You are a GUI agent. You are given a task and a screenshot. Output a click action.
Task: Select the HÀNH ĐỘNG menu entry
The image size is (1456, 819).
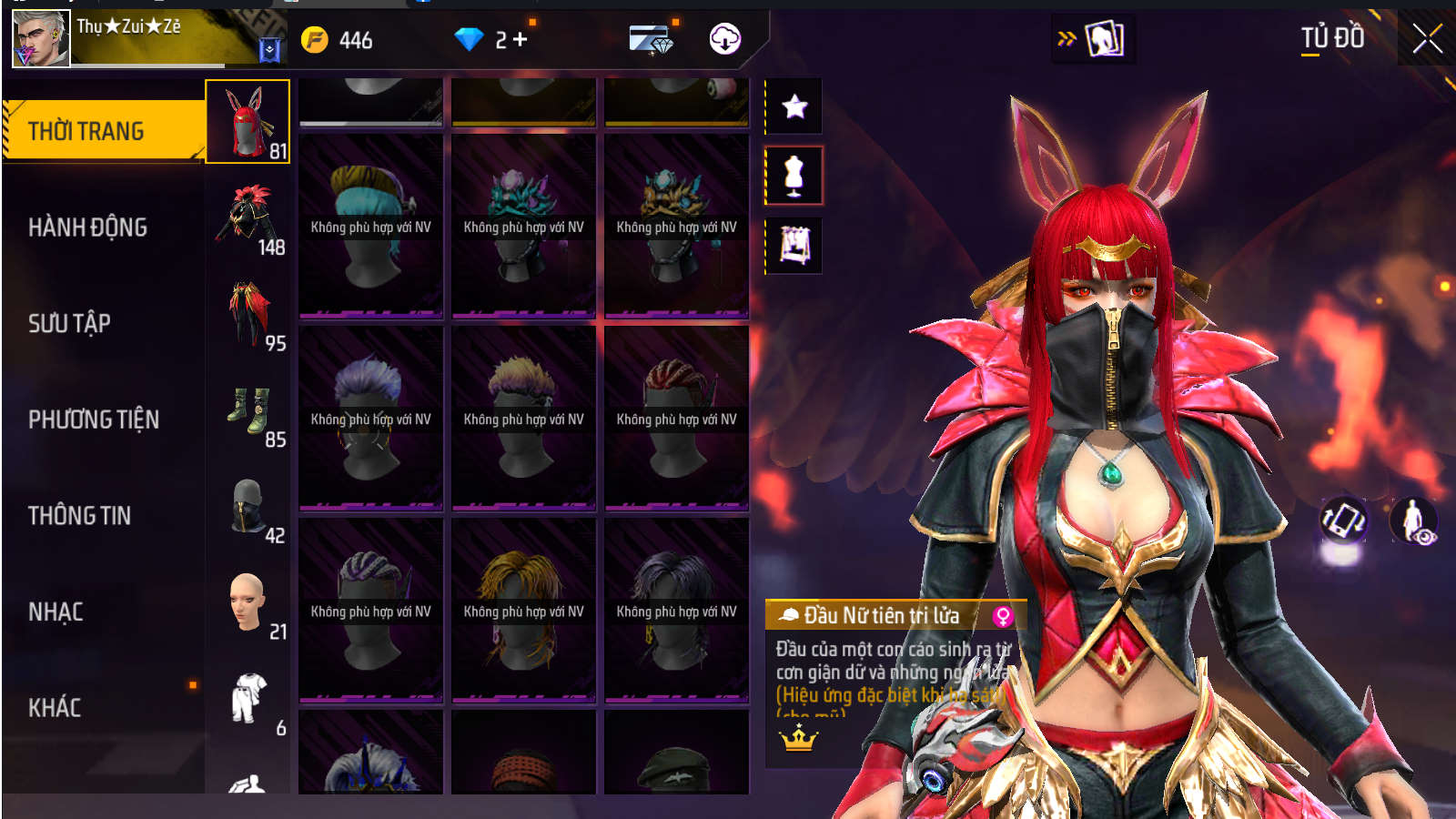(x=87, y=227)
